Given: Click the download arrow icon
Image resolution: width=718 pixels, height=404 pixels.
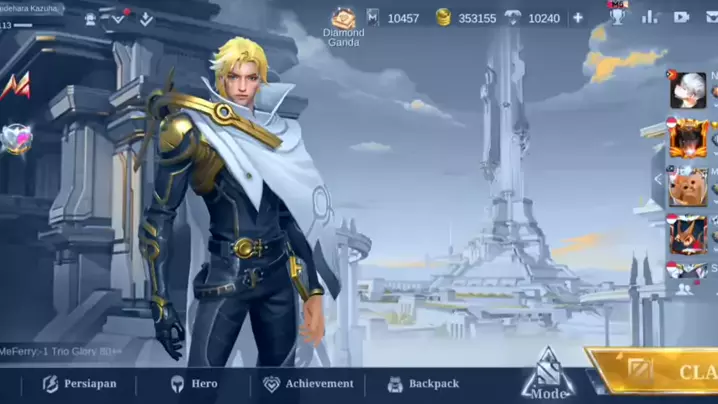Looking at the screenshot, I should [x=146, y=18].
